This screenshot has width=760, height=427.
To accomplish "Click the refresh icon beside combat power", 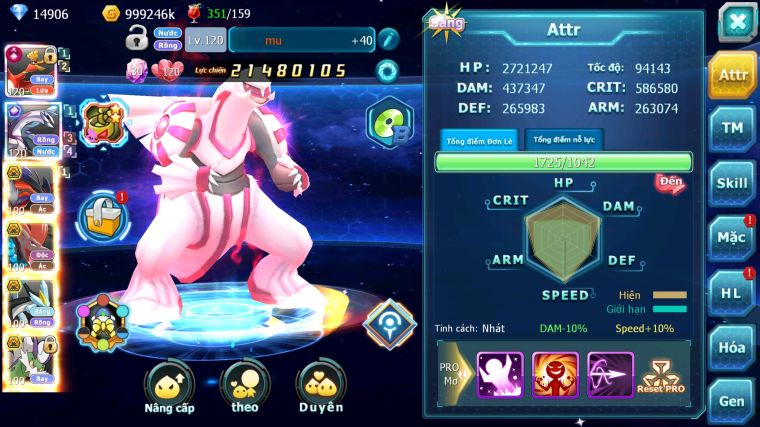I will click(x=386, y=71).
